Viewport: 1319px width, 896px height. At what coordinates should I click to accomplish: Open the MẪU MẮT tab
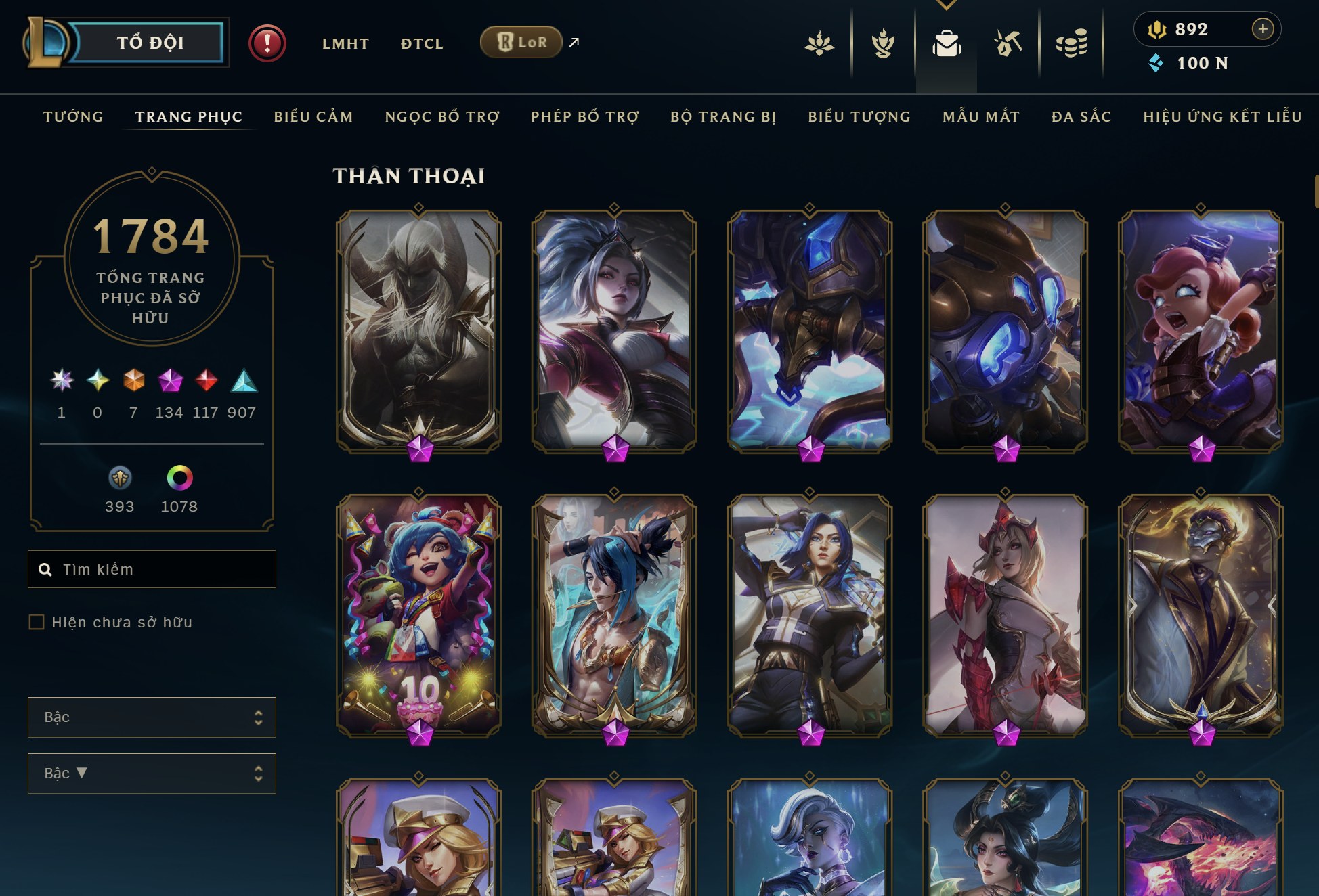click(980, 116)
